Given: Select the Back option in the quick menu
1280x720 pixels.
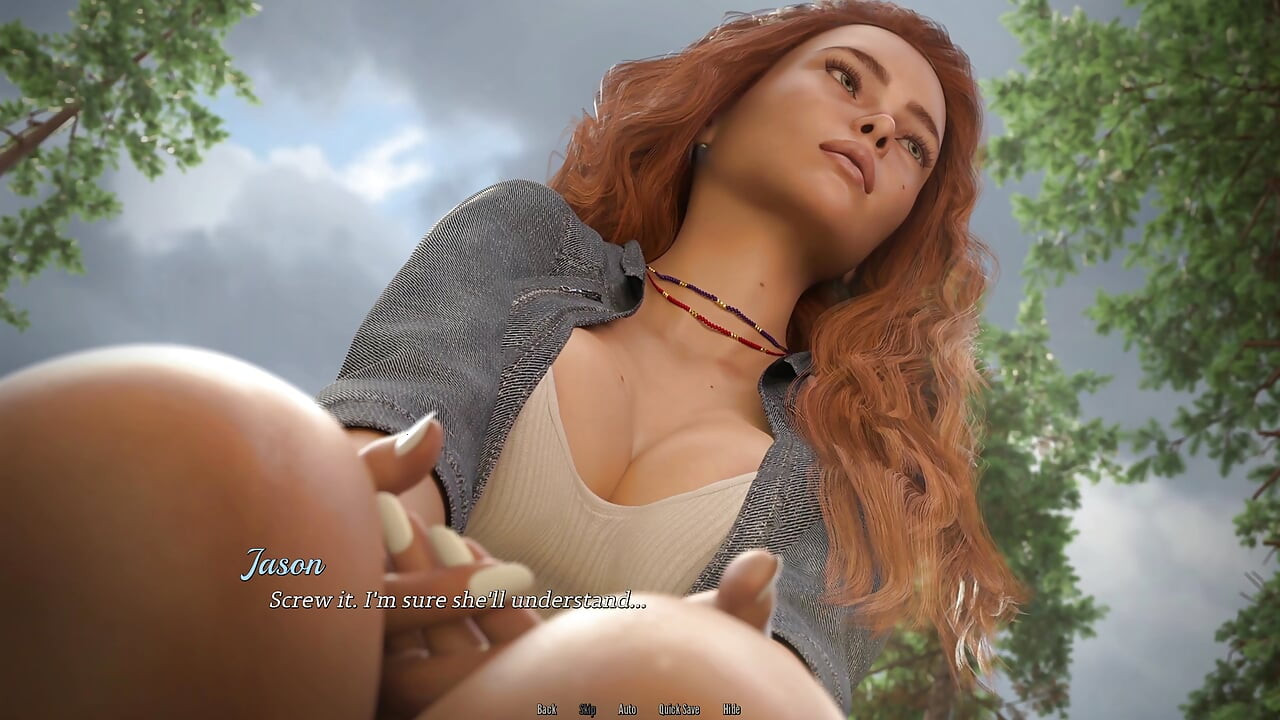Looking at the screenshot, I should 547,708.
